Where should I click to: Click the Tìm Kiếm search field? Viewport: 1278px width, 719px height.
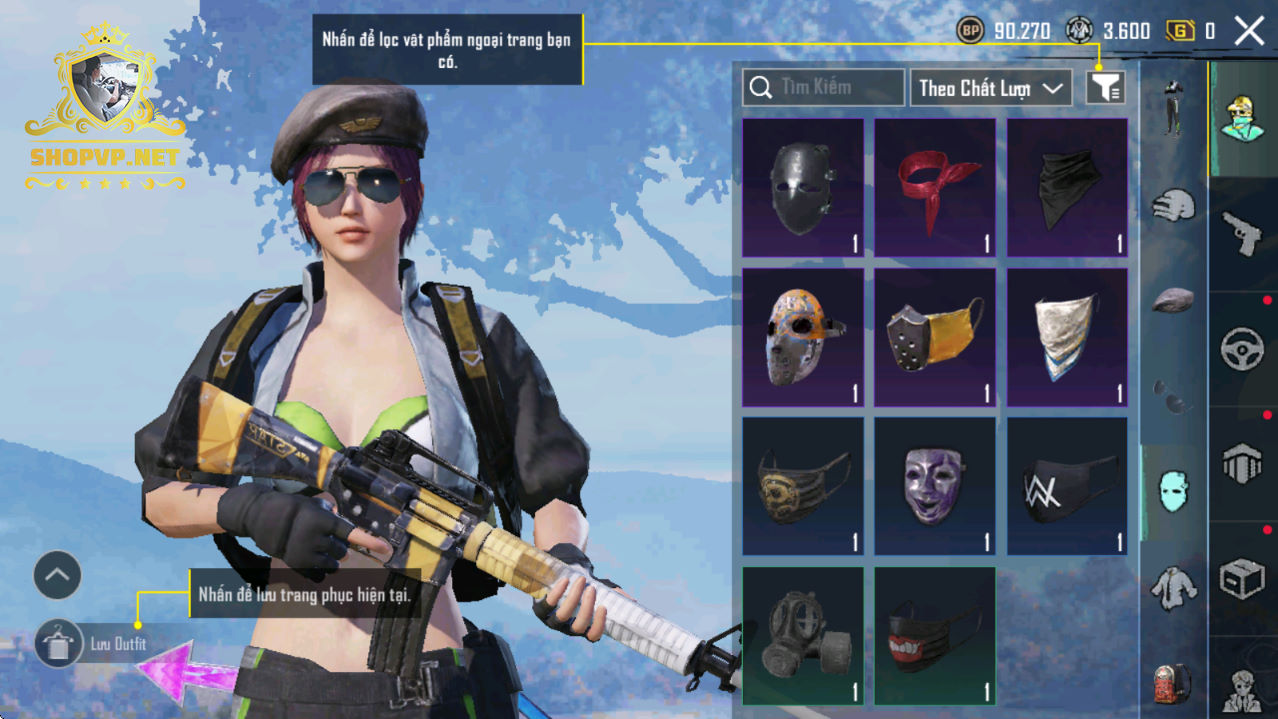pos(823,88)
